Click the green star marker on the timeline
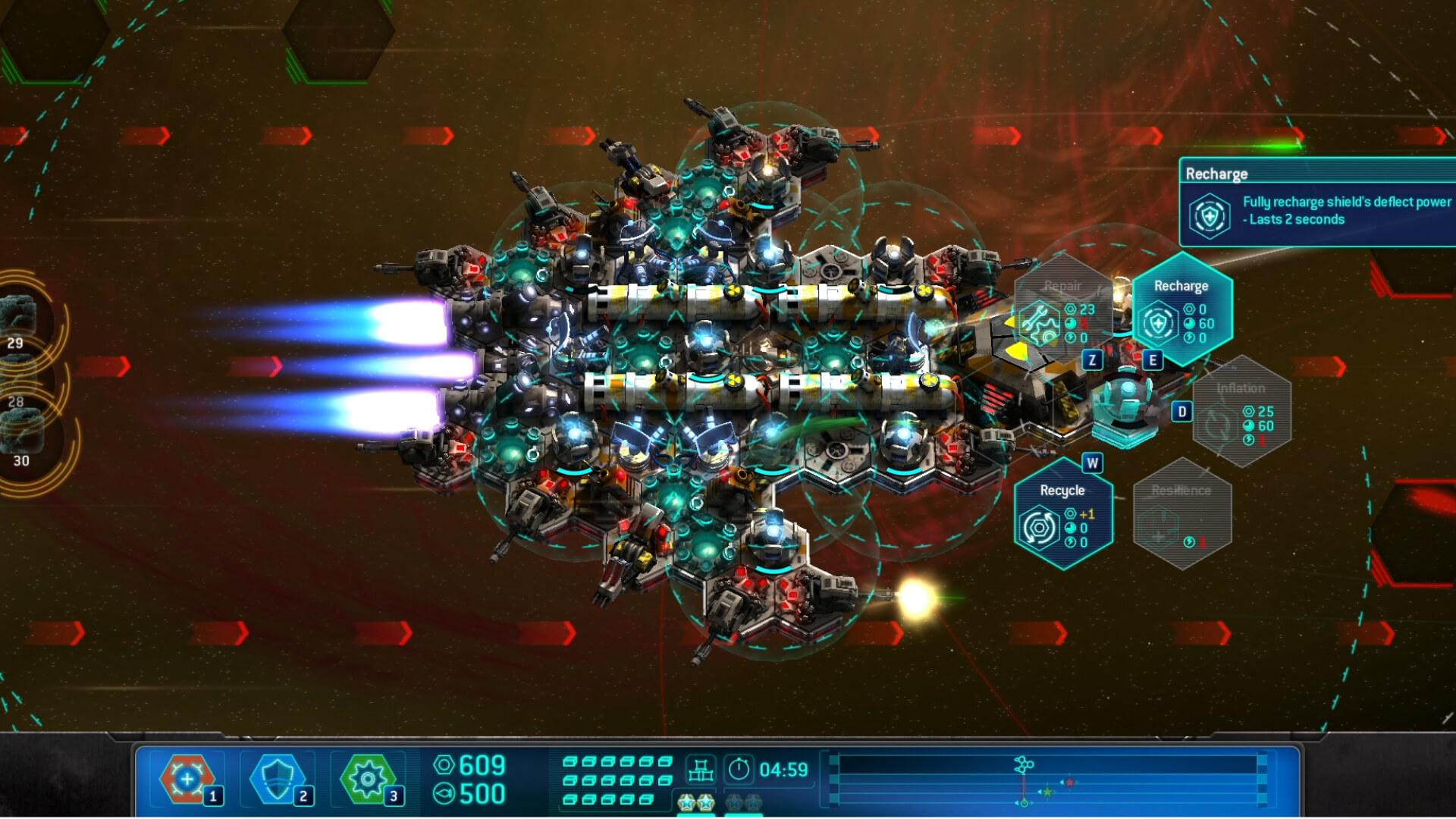The width and height of the screenshot is (1456, 819). click(x=1047, y=792)
